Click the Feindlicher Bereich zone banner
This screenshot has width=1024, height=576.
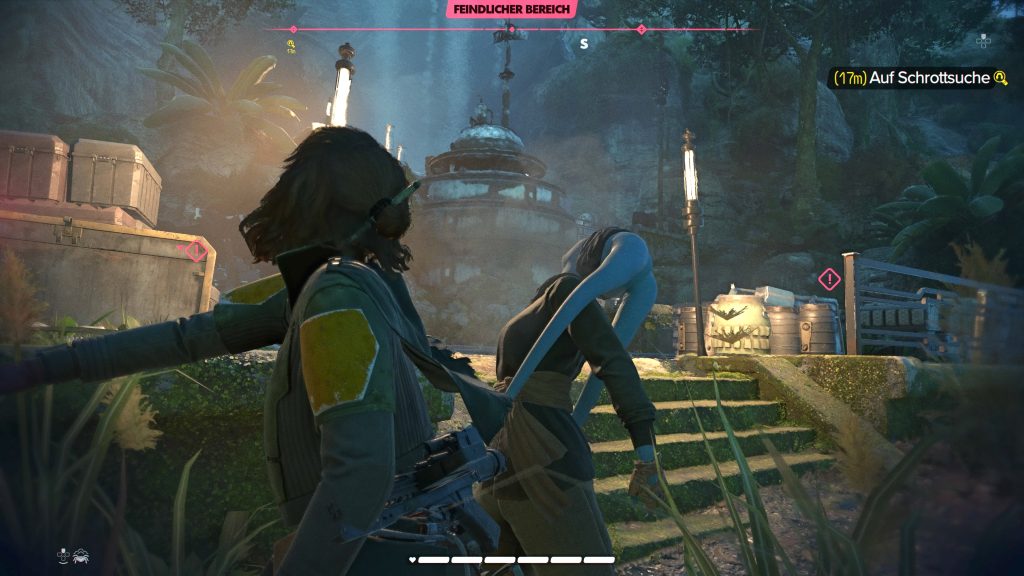(512, 9)
